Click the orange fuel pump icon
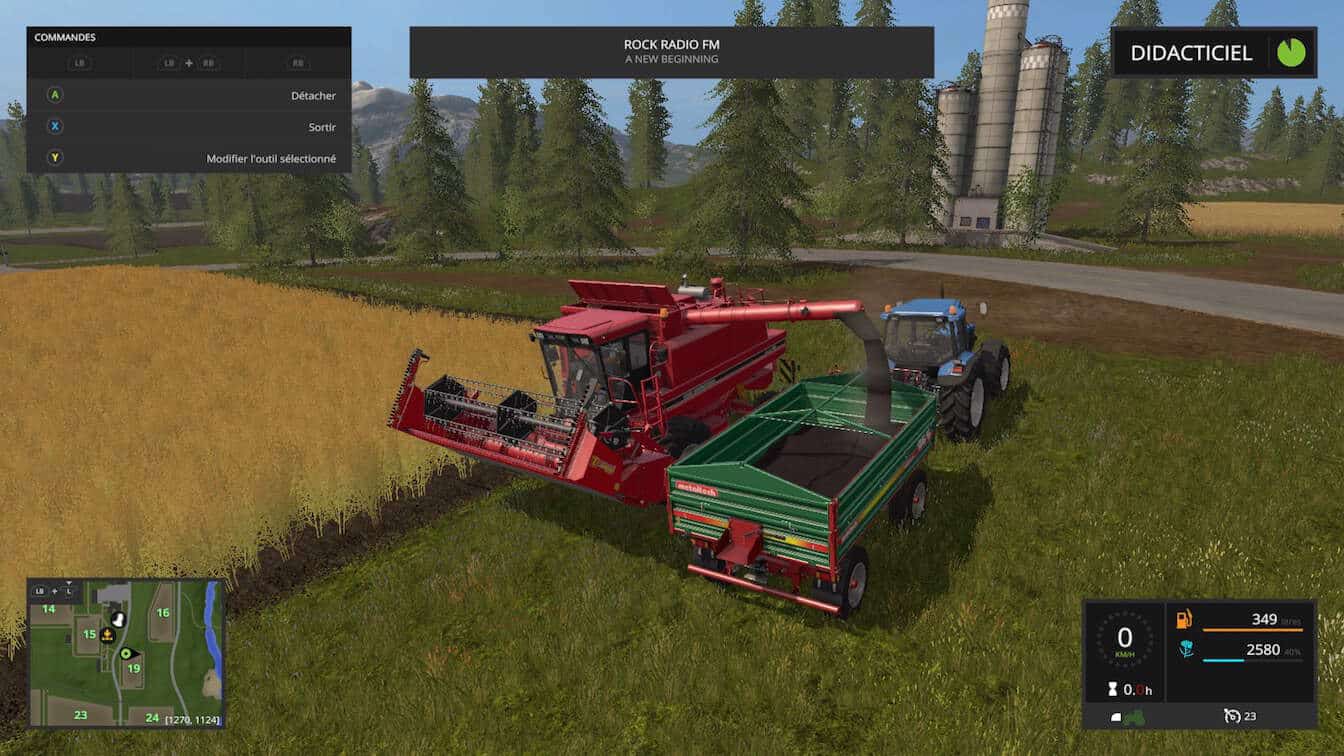Viewport: 1344px width, 756px height. [1184, 619]
